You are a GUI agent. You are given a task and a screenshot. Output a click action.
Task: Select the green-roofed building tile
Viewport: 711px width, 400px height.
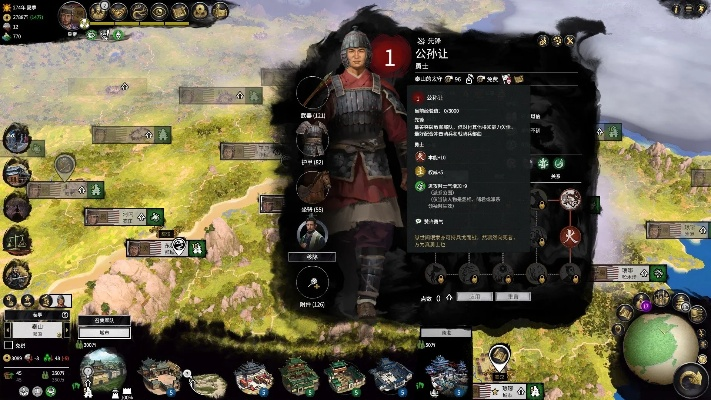[x=295, y=375]
